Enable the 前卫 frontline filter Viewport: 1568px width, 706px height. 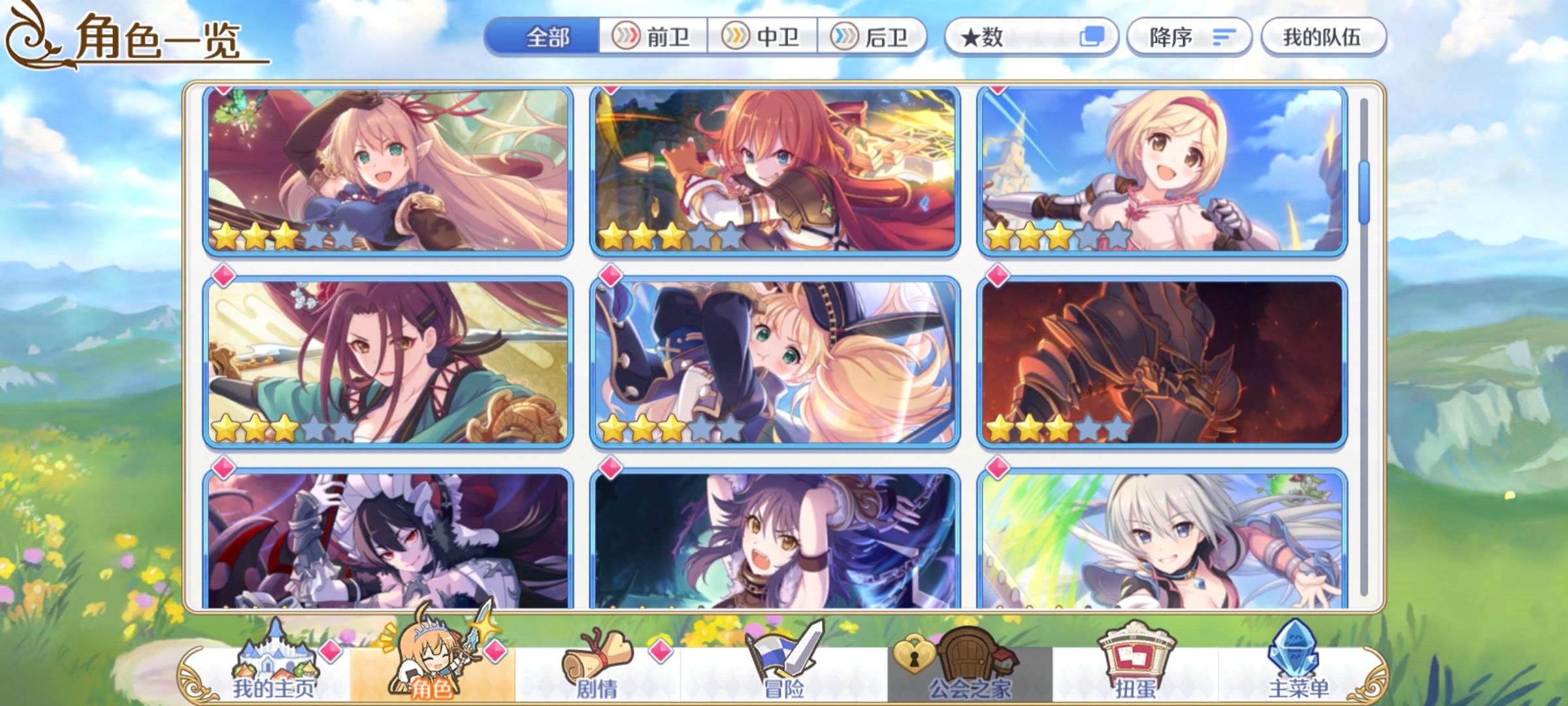coord(653,37)
